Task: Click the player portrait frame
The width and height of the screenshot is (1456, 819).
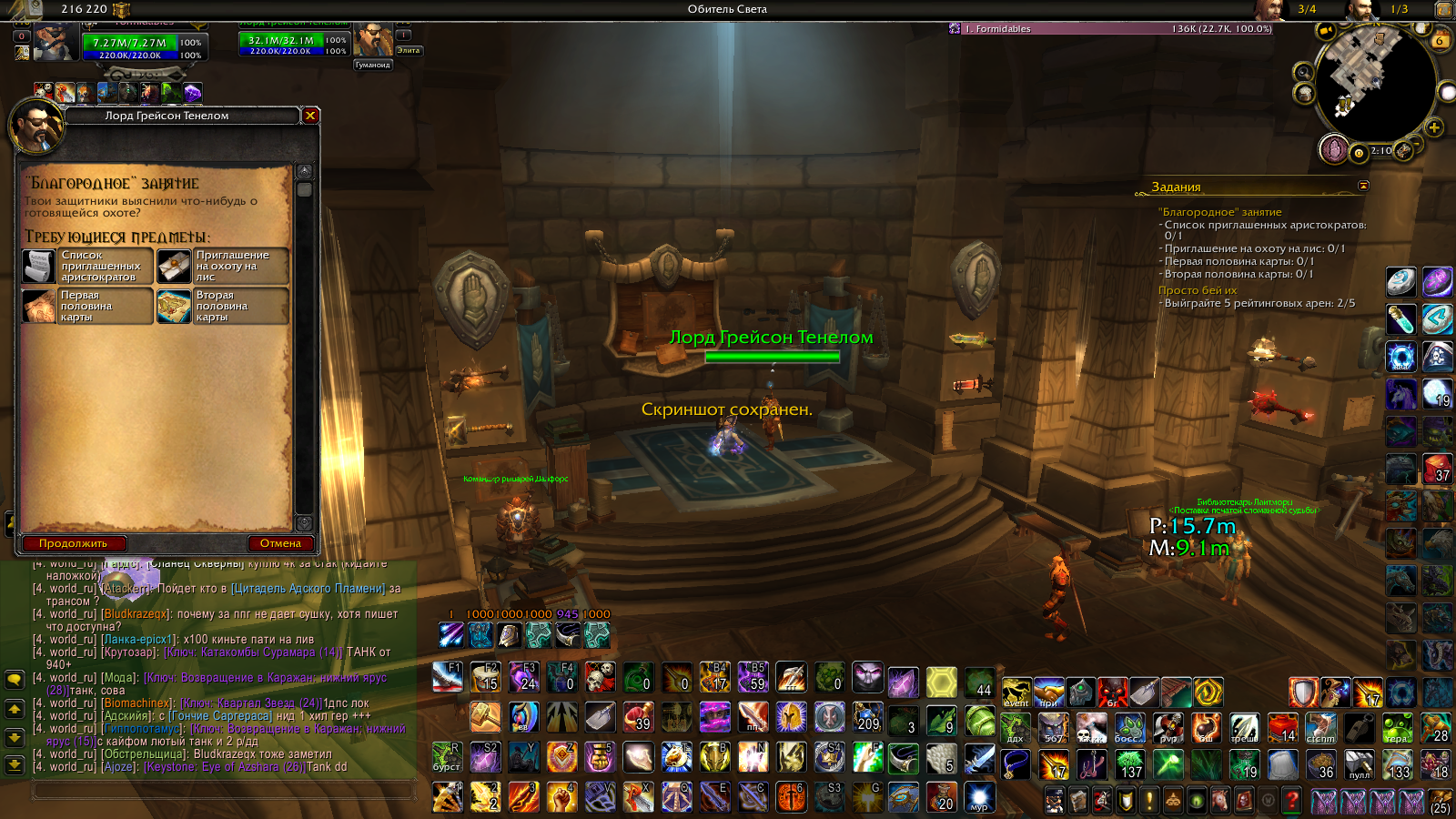Action: (x=55, y=41)
